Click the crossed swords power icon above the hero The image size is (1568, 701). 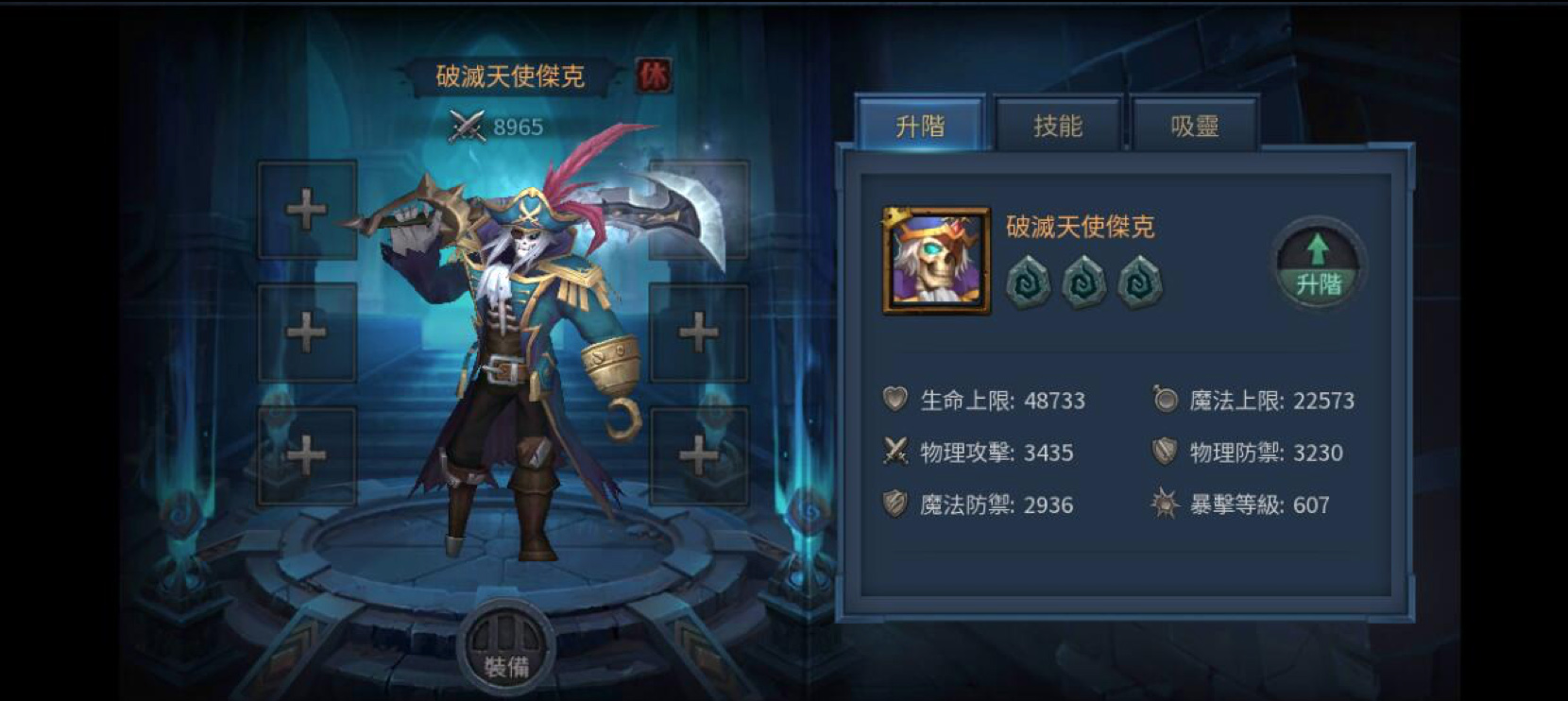point(466,126)
